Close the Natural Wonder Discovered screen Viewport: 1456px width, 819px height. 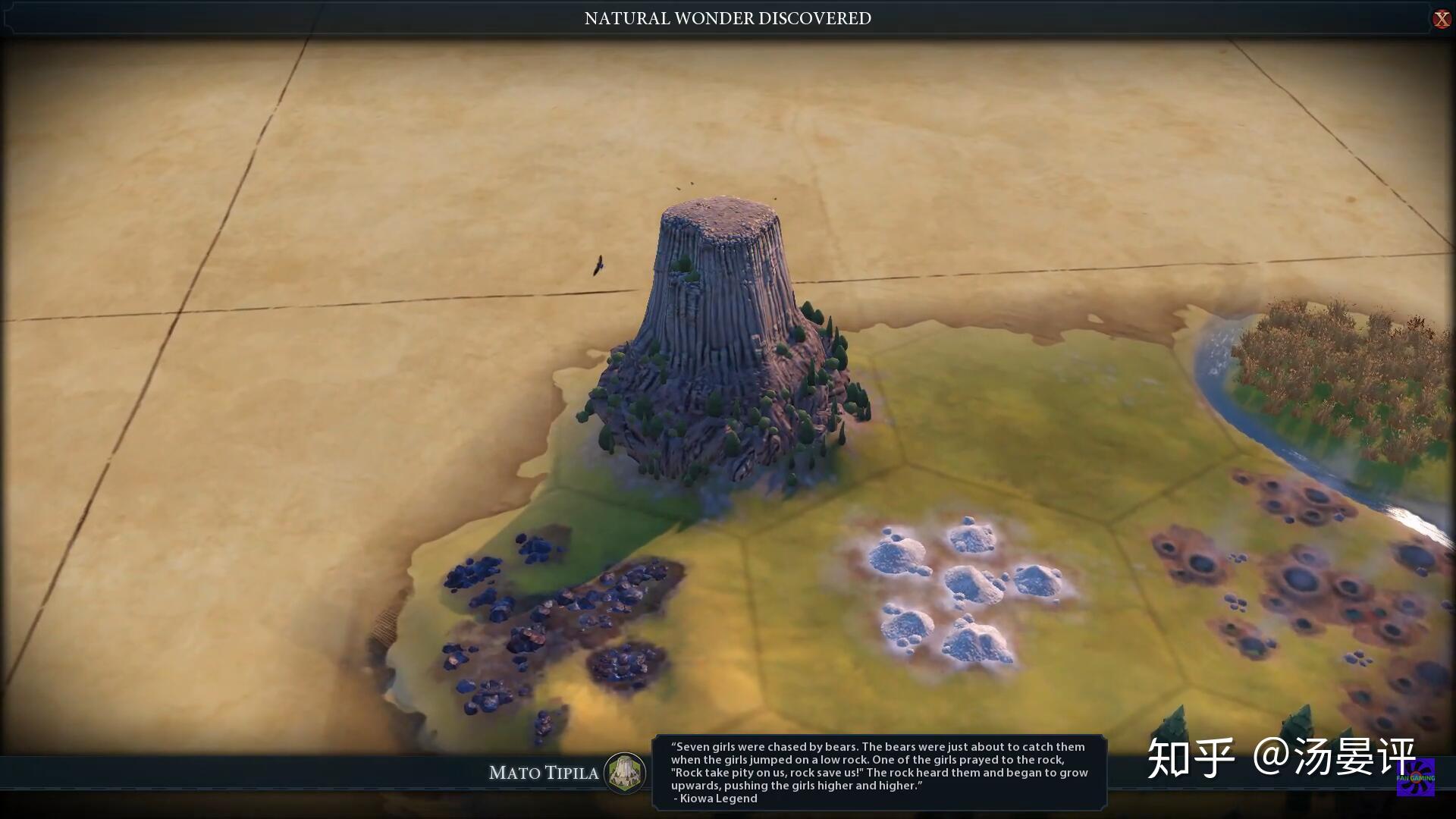click(1441, 19)
